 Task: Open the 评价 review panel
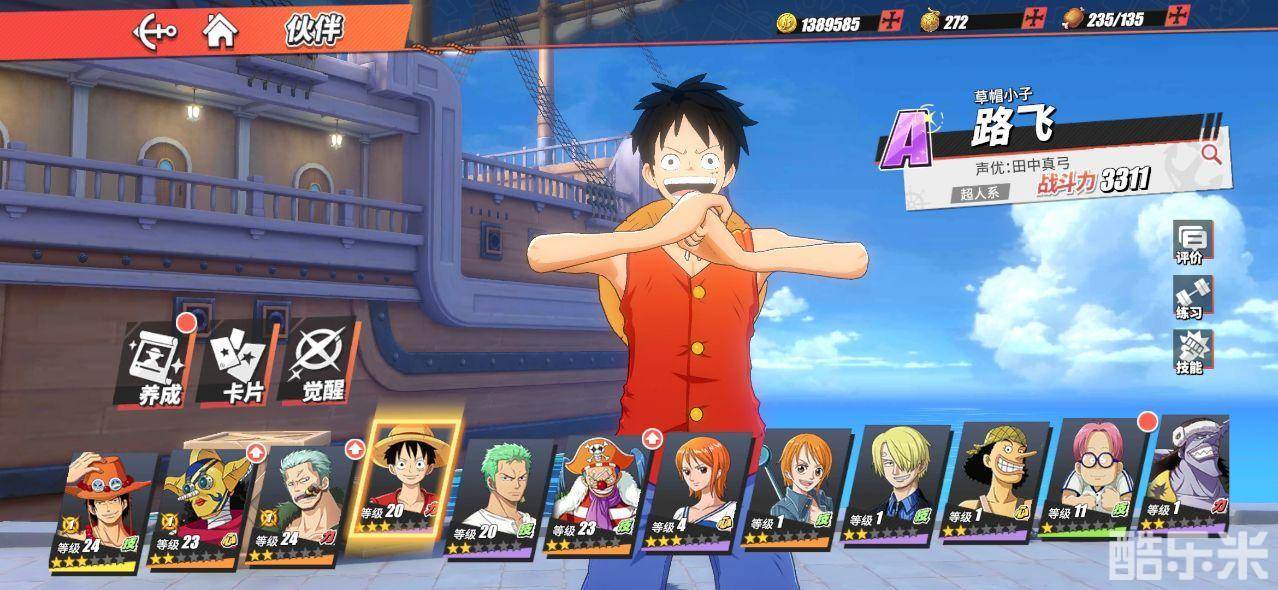1192,244
